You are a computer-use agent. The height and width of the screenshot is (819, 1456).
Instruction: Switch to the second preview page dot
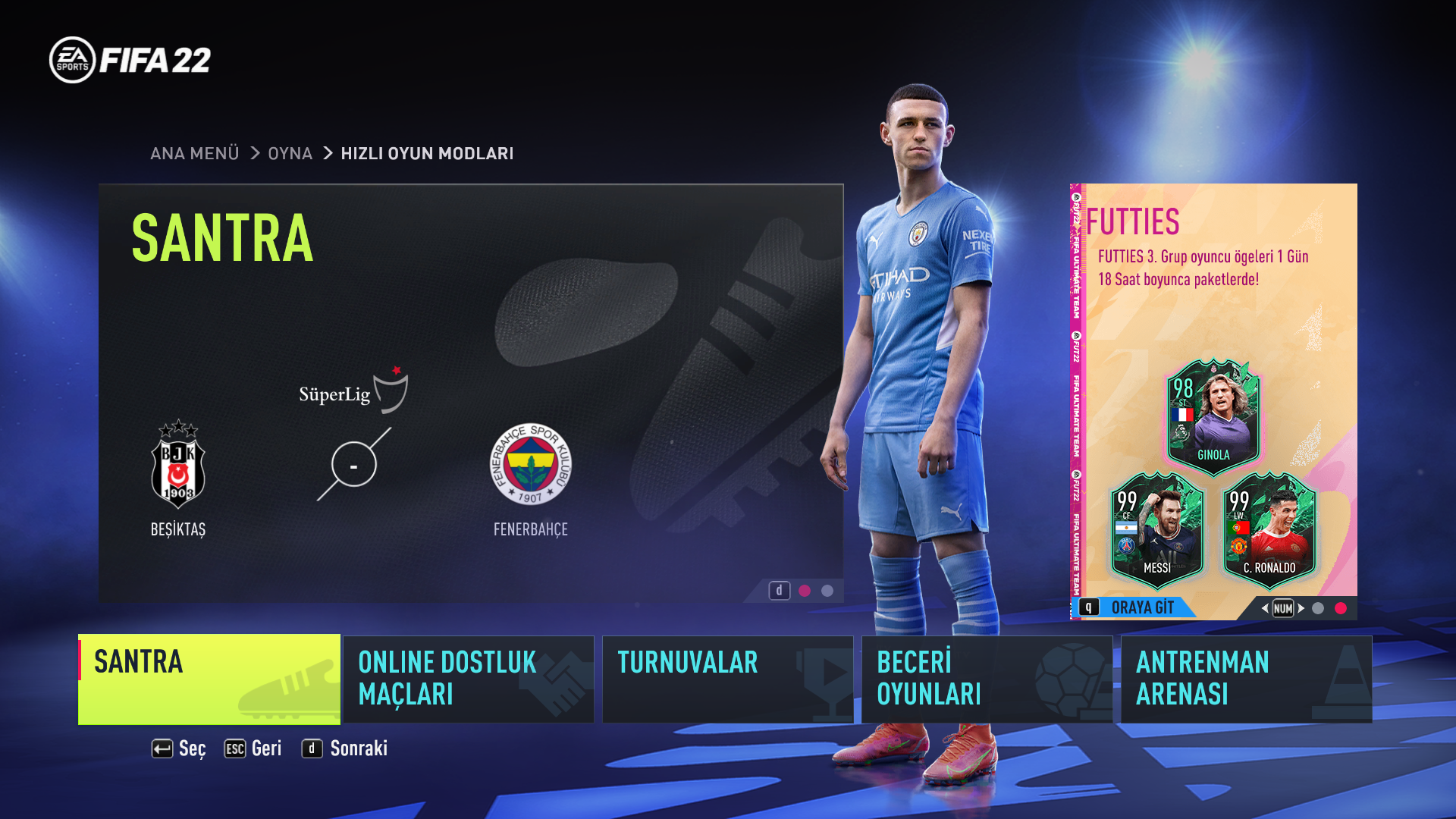[827, 591]
